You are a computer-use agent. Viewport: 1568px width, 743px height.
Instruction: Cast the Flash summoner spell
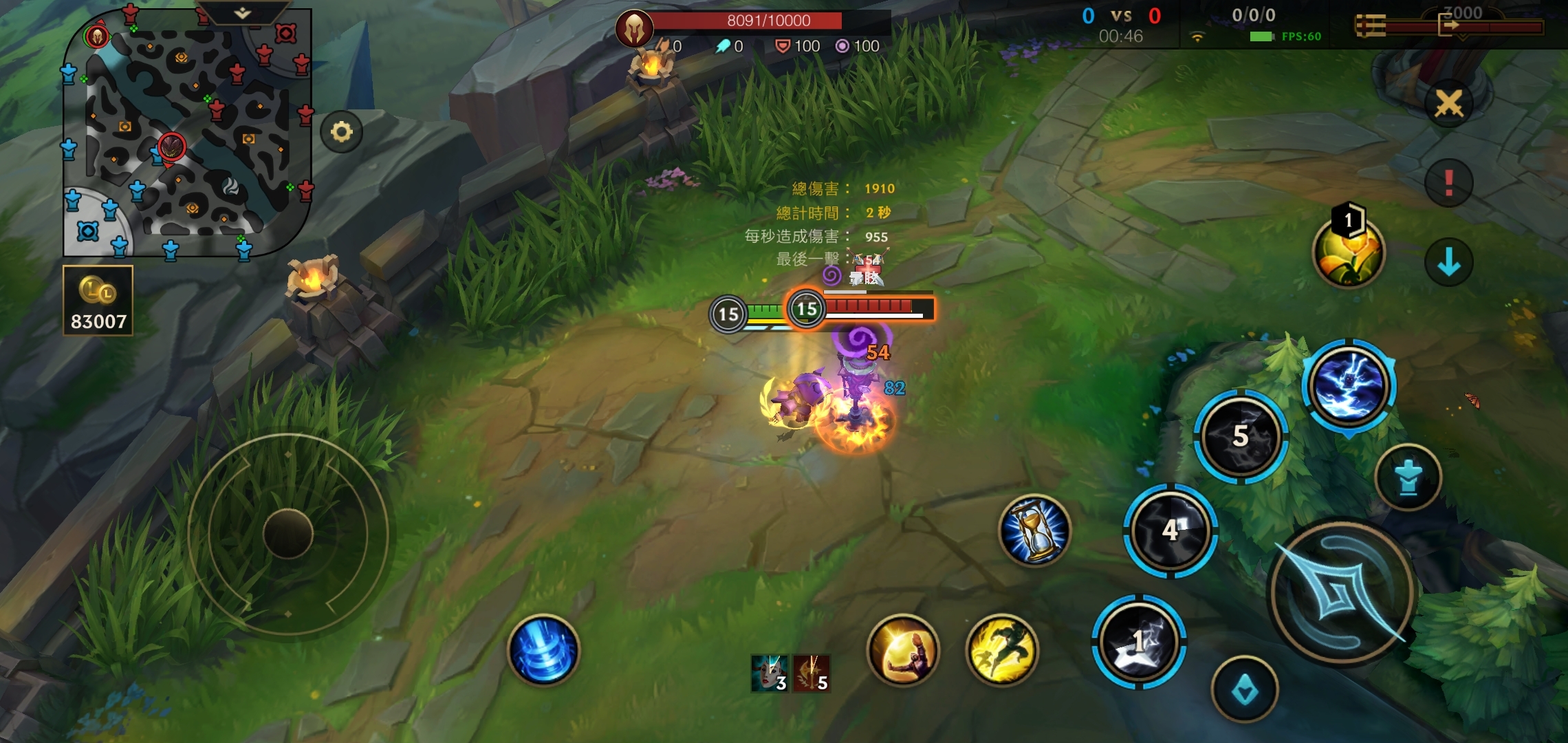click(1002, 650)
